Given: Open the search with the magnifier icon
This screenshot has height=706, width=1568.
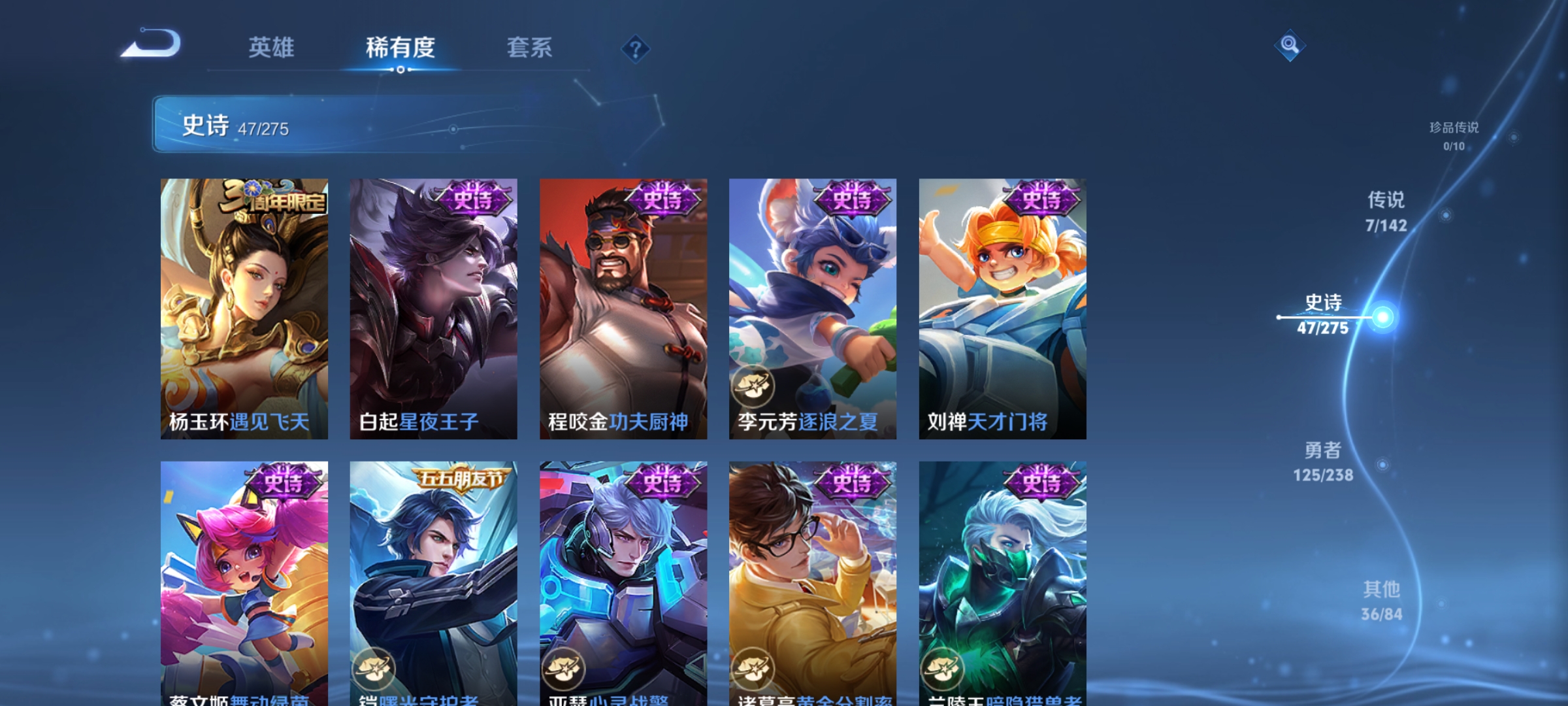Looking at the screenshot, I should point(1289,46).
